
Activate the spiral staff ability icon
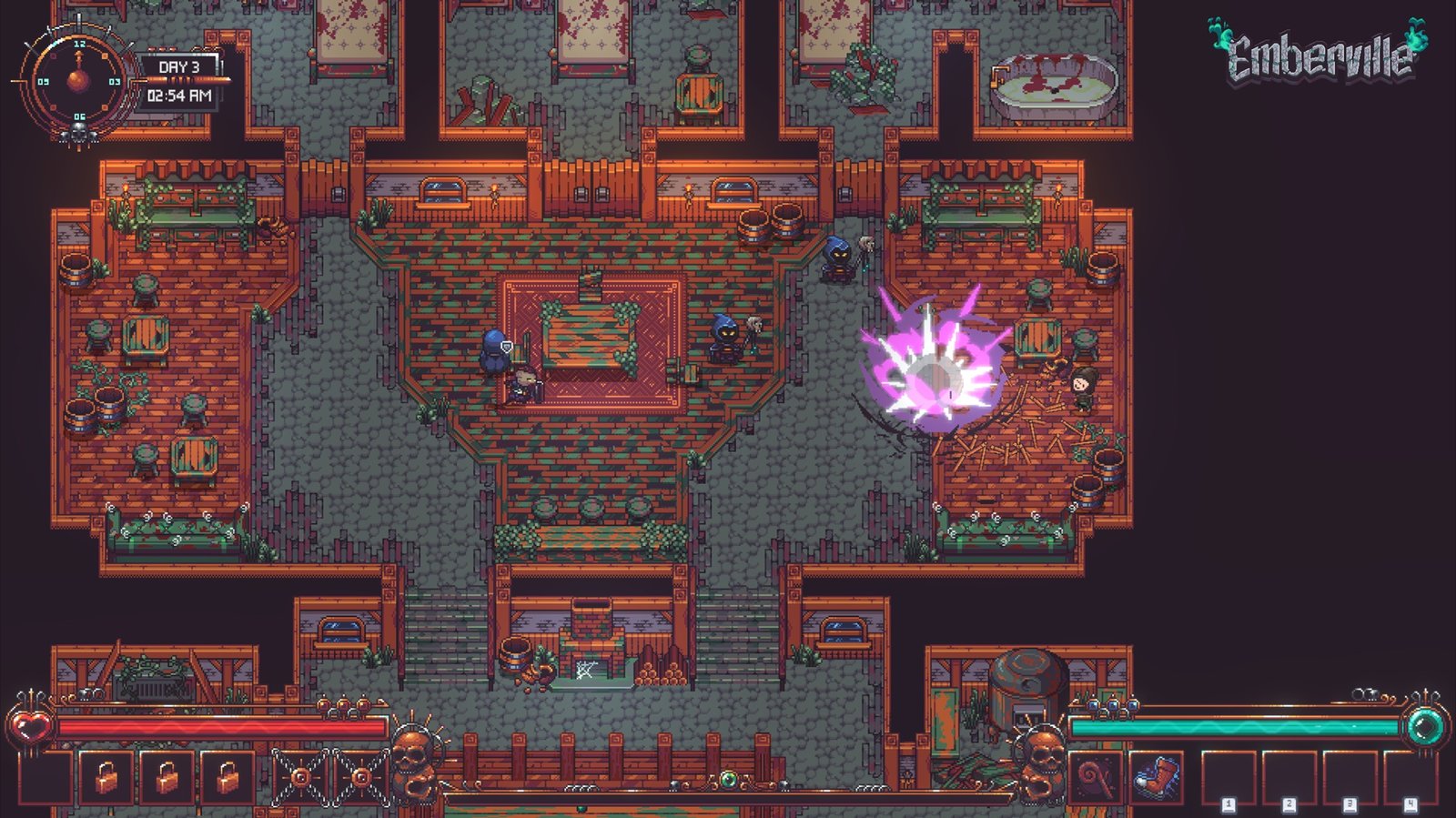coord(1095,778)
